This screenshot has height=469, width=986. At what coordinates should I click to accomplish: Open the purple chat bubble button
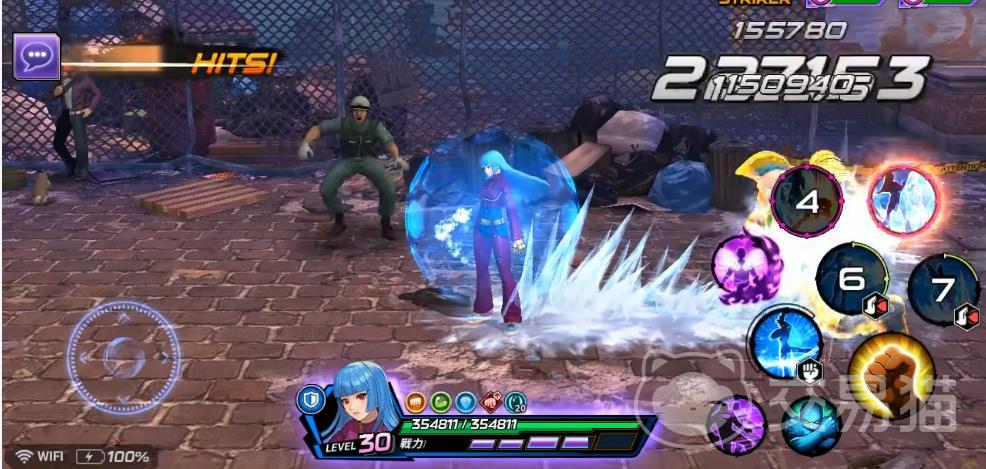(36, 56)
